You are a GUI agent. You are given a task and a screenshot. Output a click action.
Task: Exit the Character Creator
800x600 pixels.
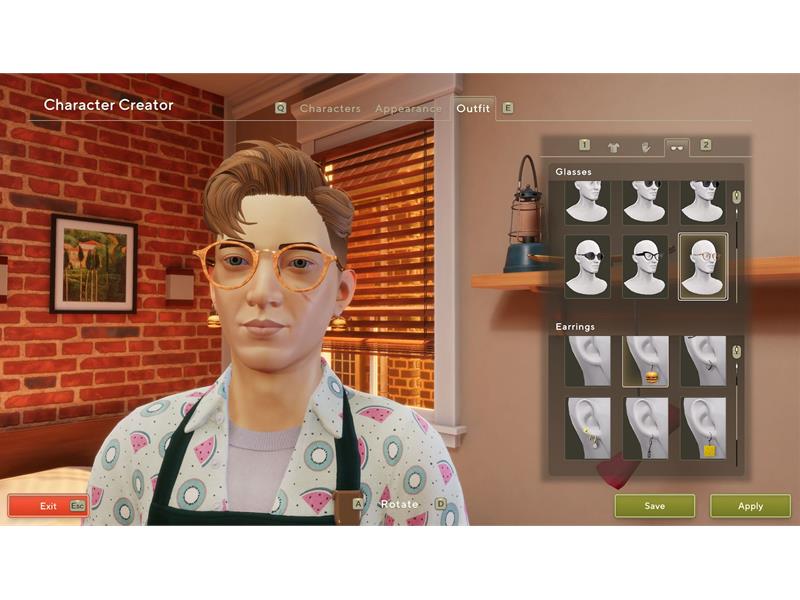coord(48,506)
